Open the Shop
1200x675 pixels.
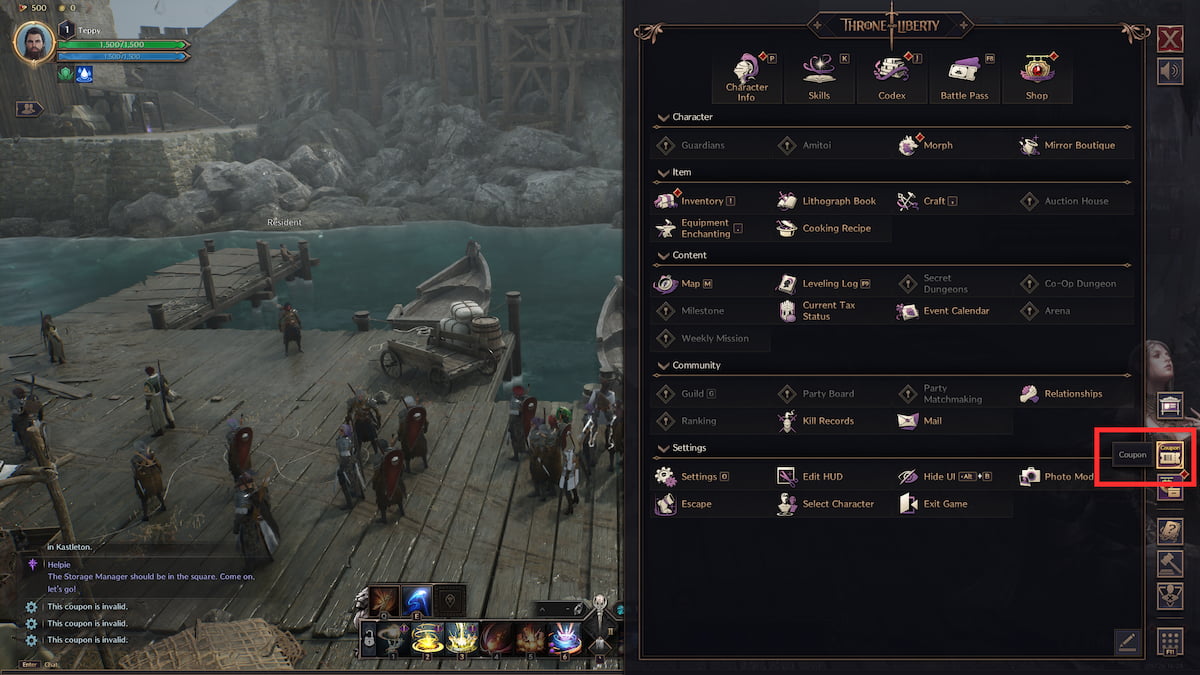click(1036, 77)
